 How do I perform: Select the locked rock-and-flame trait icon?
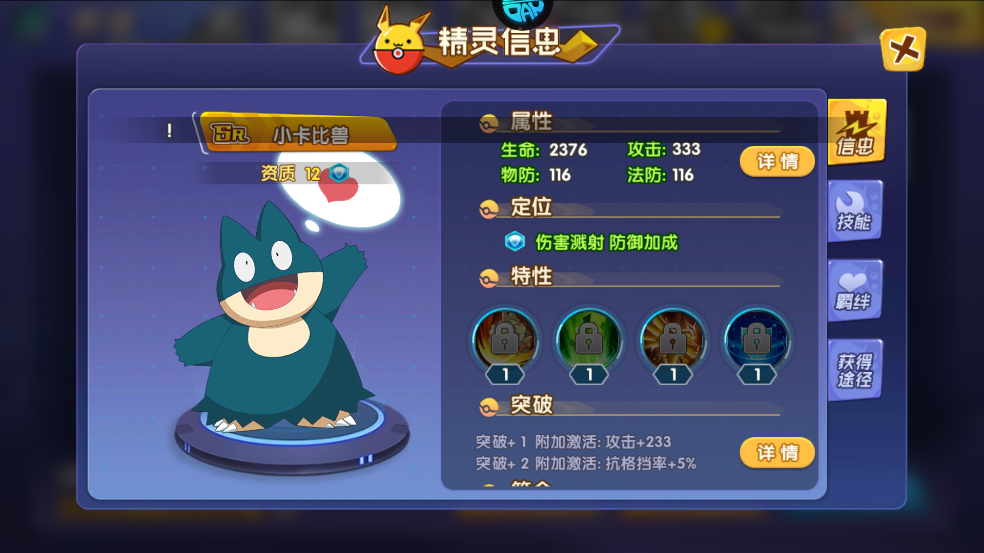[506, 340]
